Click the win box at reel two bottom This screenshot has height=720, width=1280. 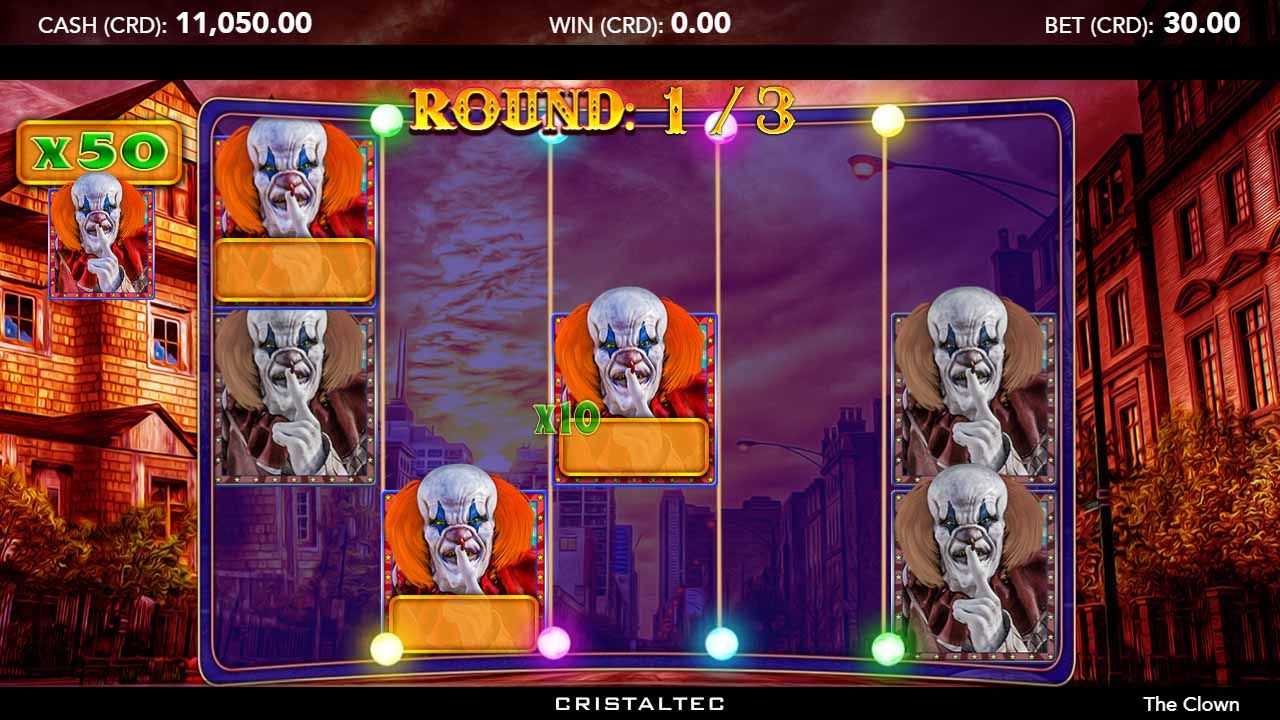coord(465,622)
